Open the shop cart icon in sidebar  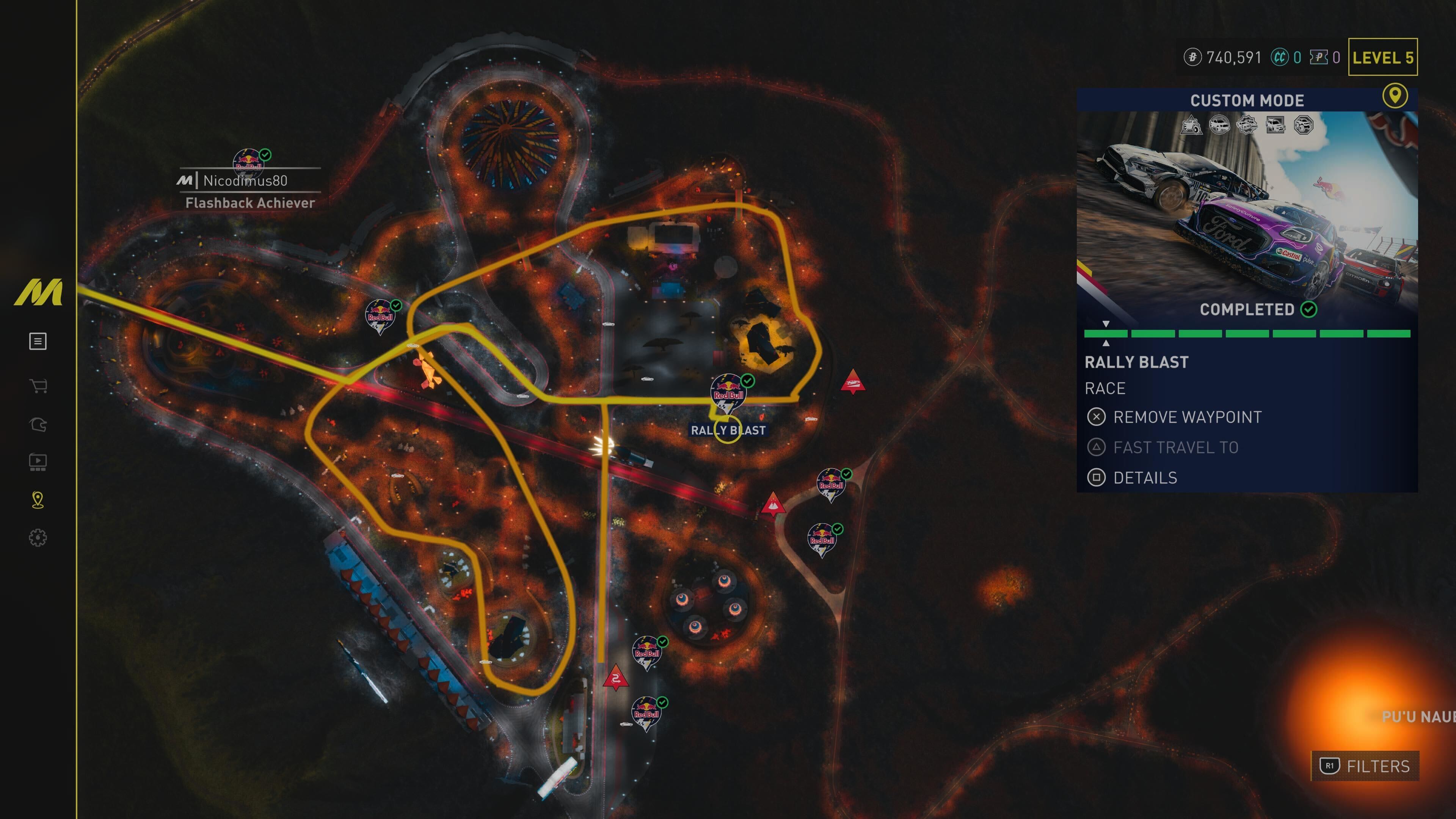pos(38,386)
